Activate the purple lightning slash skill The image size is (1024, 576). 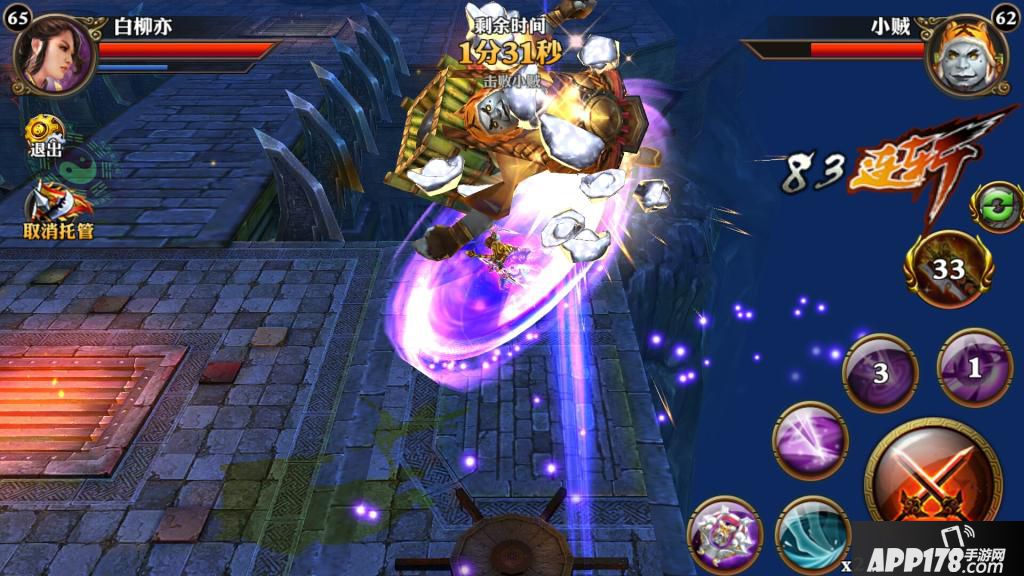point(810,440)
